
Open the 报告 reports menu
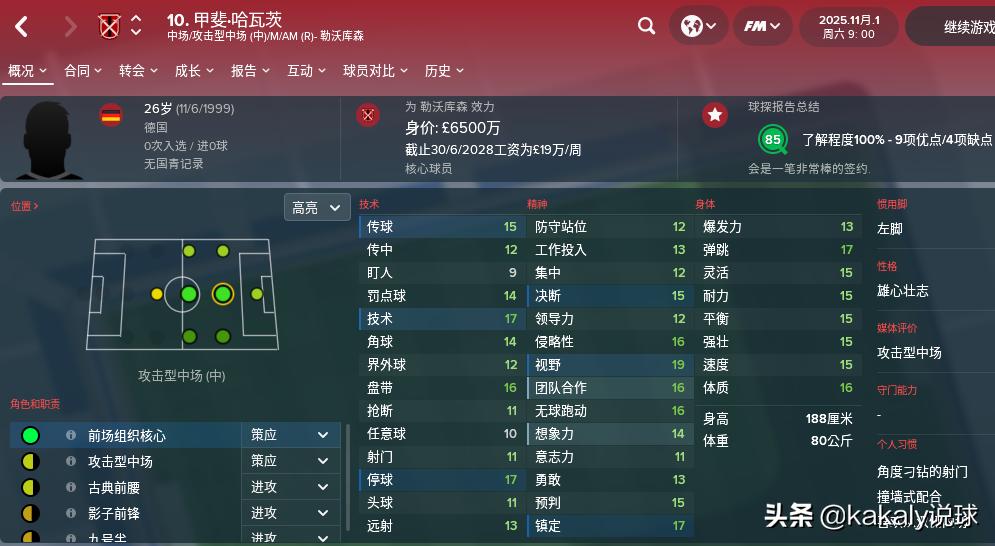250,71
